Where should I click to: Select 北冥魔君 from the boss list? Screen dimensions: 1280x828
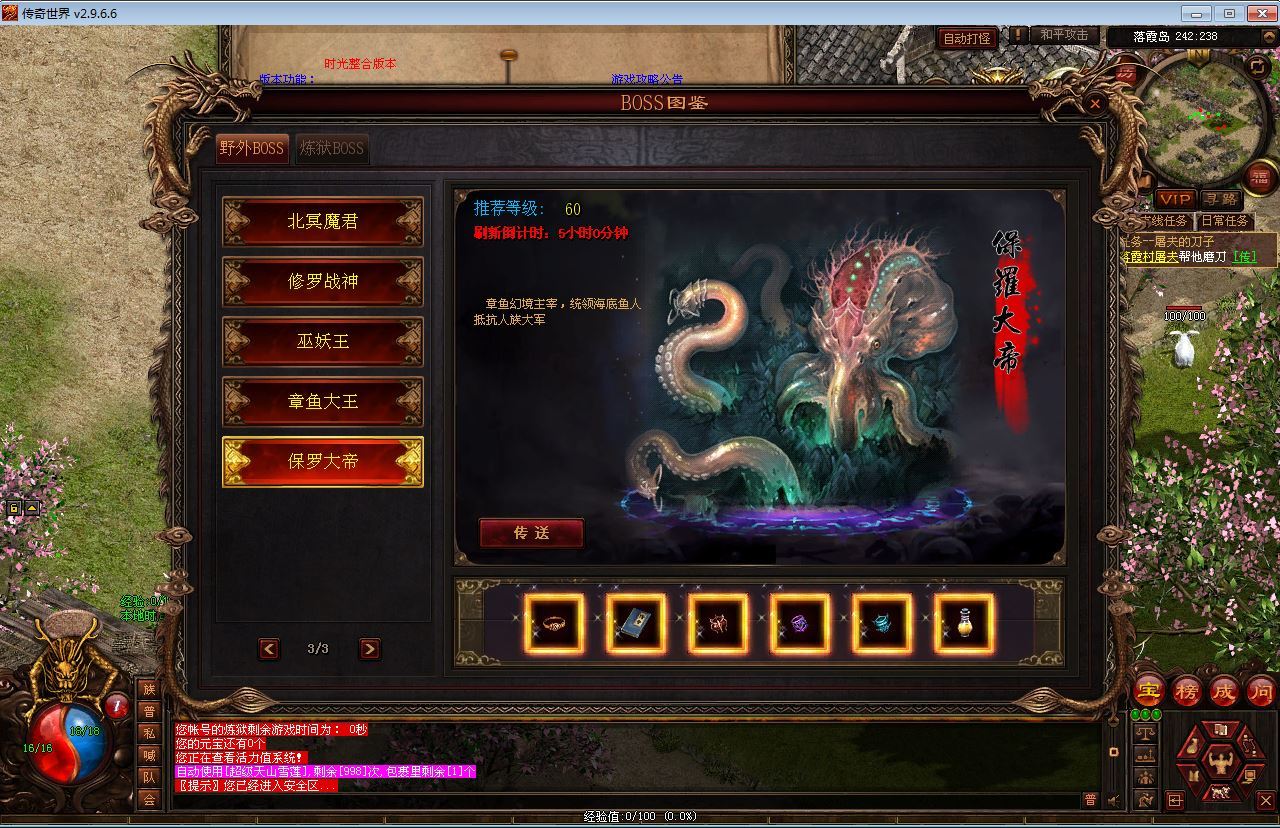[322, 222]
